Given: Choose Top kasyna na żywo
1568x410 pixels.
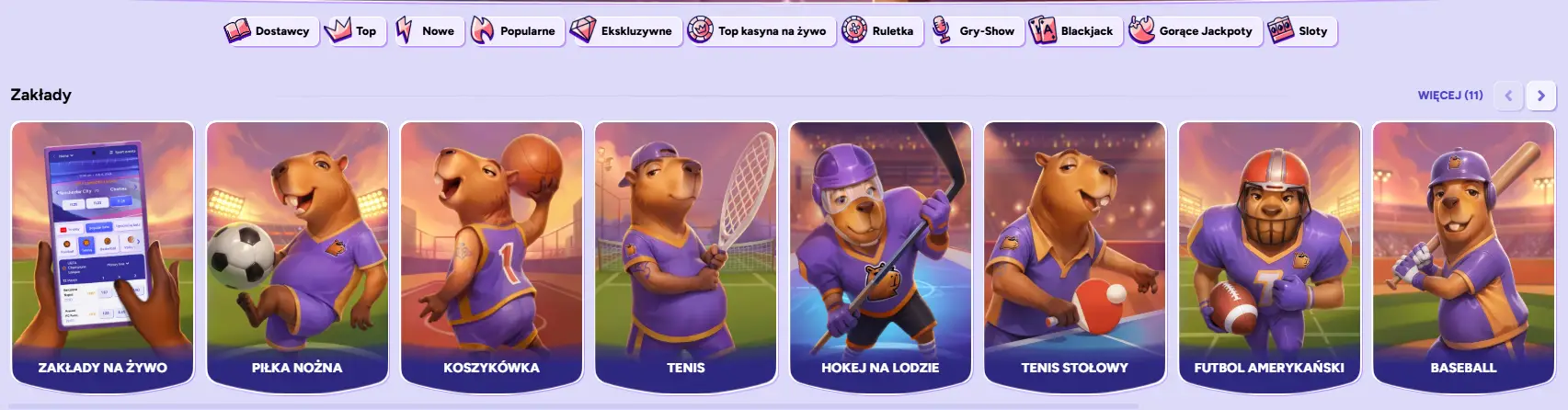Looking at the screenshot, I should [x=761, y=31].
